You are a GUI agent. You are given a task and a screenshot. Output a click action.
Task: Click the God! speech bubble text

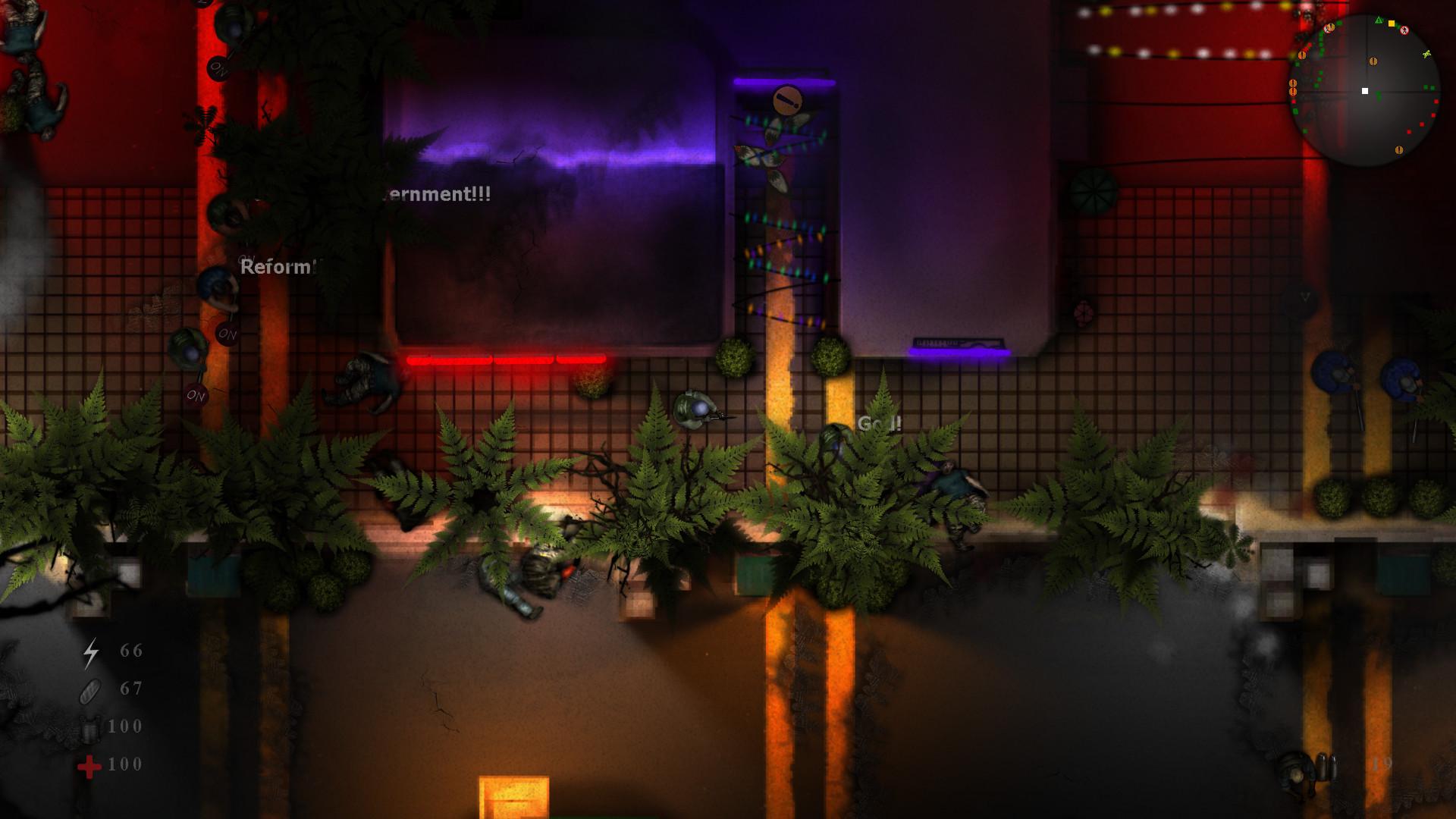878,422
